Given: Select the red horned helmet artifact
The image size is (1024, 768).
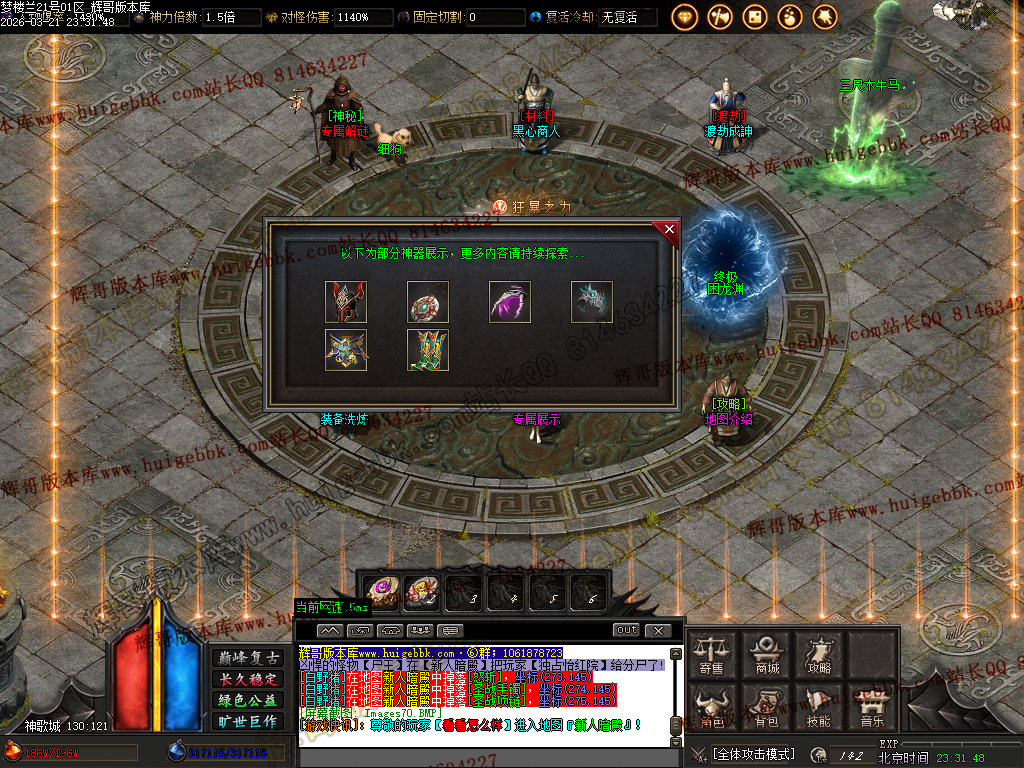Looking at the screenshot, I should [x=346, y=302].
